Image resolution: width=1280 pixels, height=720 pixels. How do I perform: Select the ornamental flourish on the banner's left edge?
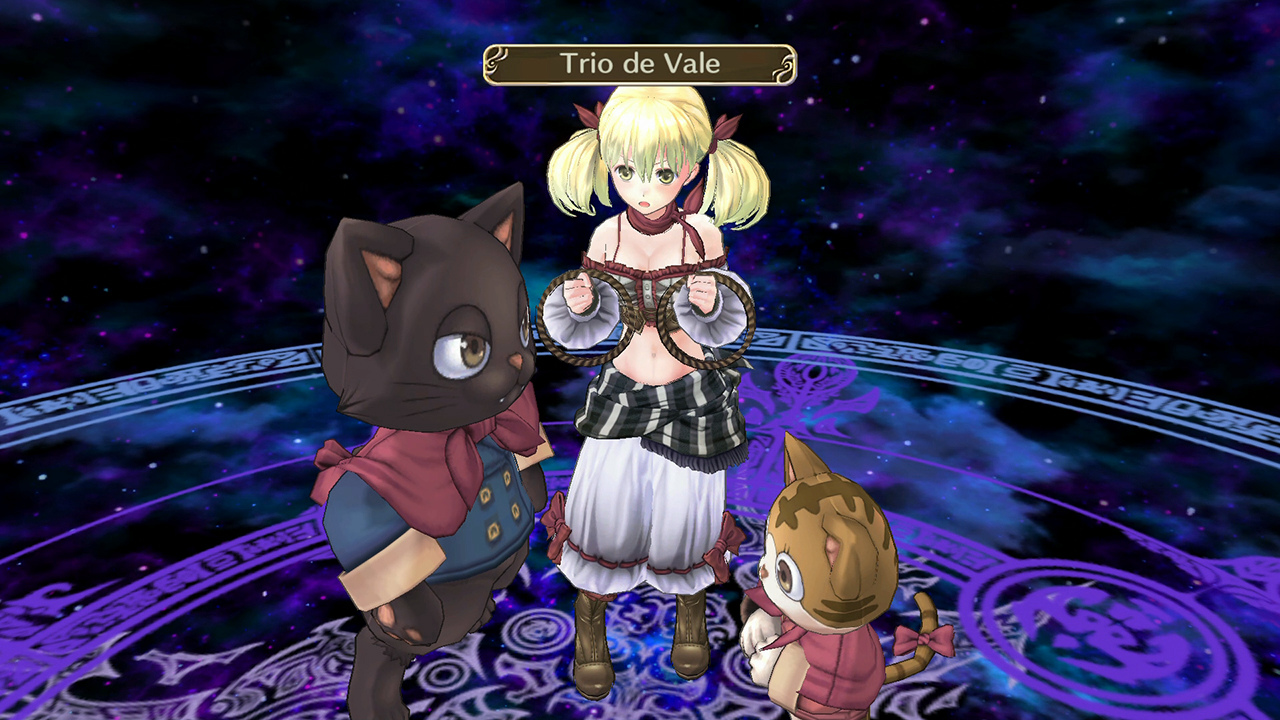tap(497, 60)
